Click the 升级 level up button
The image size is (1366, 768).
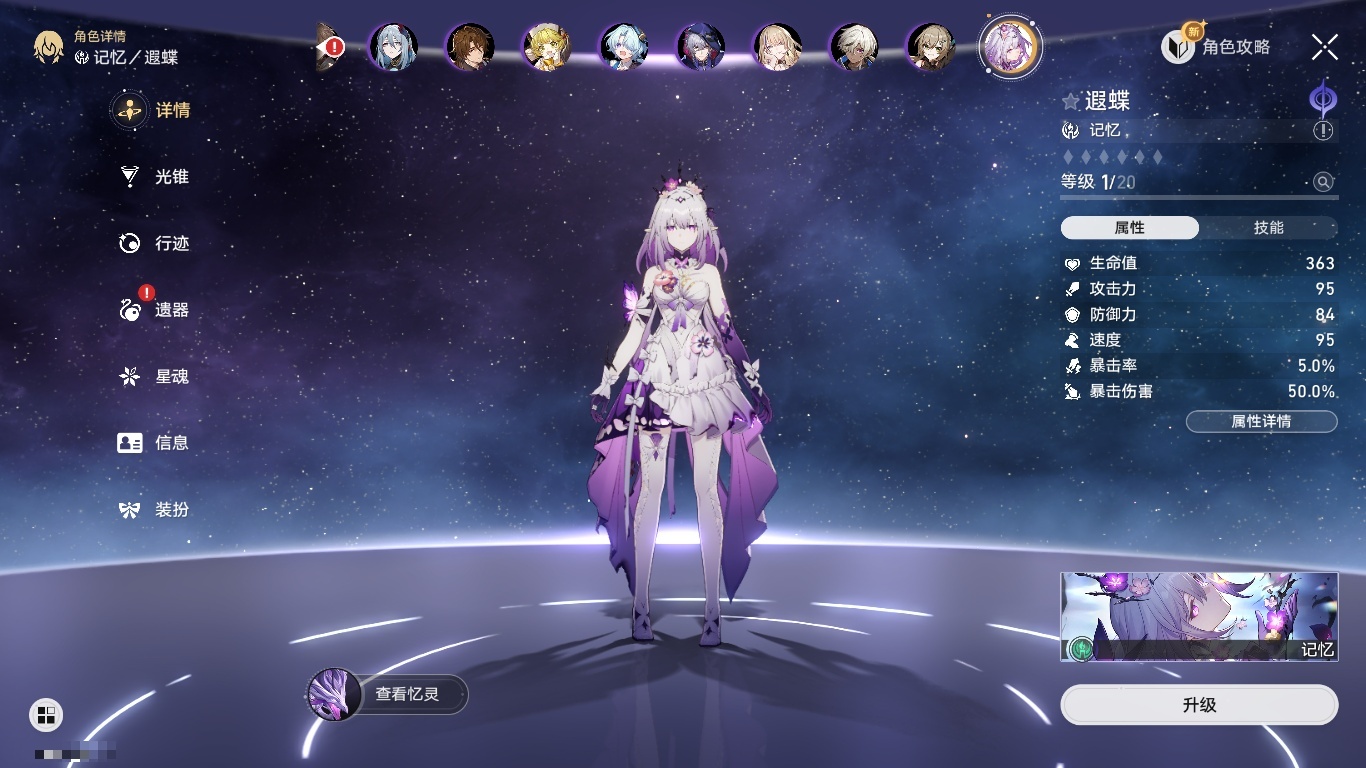[x=1199, y=705]
